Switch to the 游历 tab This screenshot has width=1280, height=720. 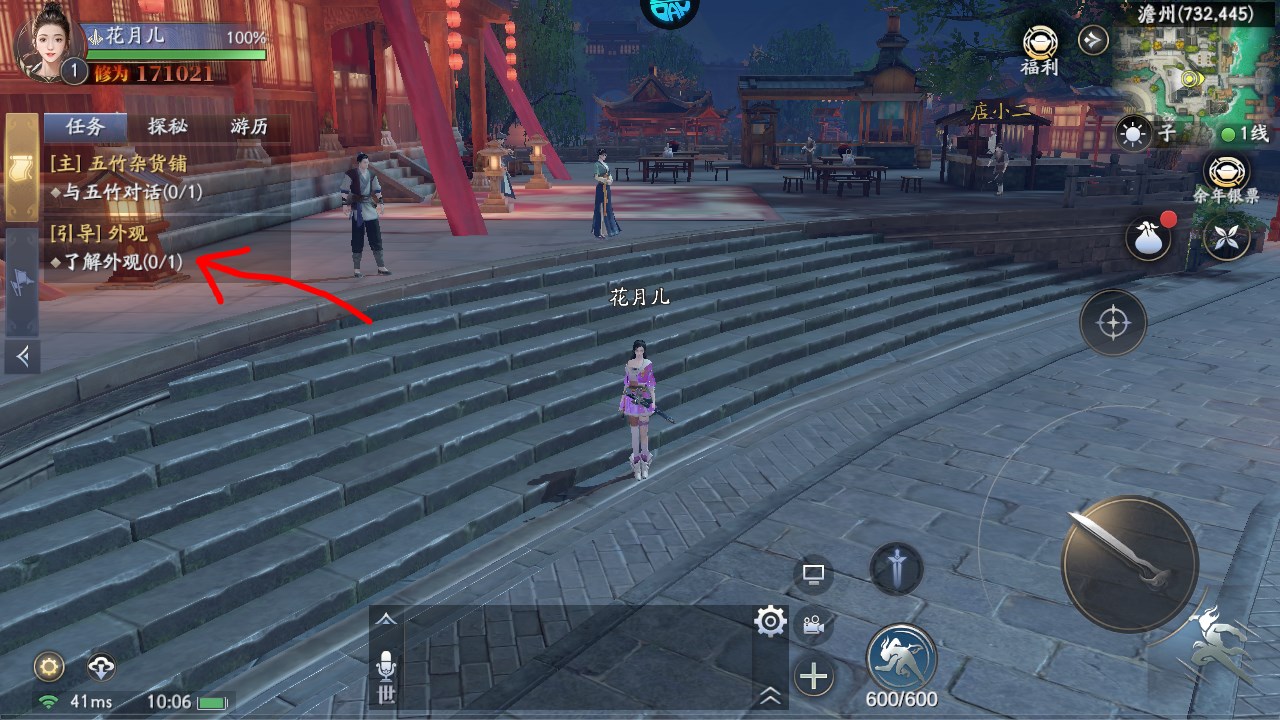(249, 127)
